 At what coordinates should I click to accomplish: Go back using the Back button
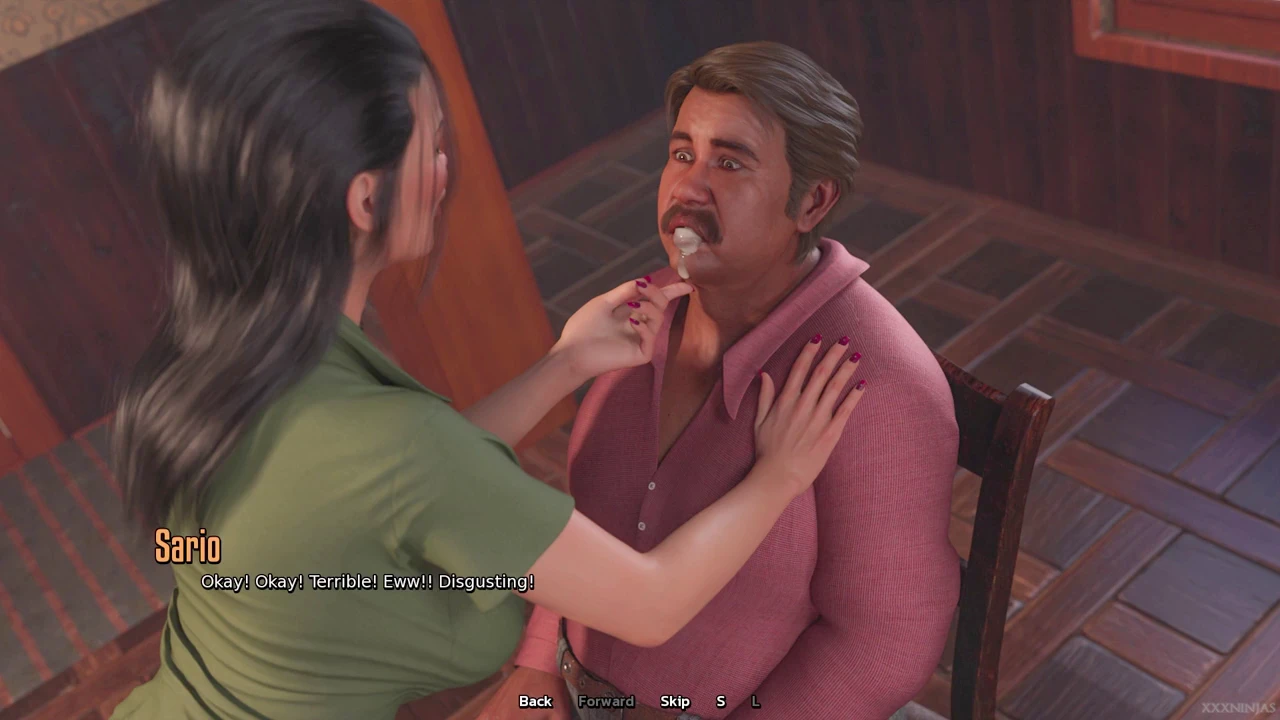click(x=535, y=701)
